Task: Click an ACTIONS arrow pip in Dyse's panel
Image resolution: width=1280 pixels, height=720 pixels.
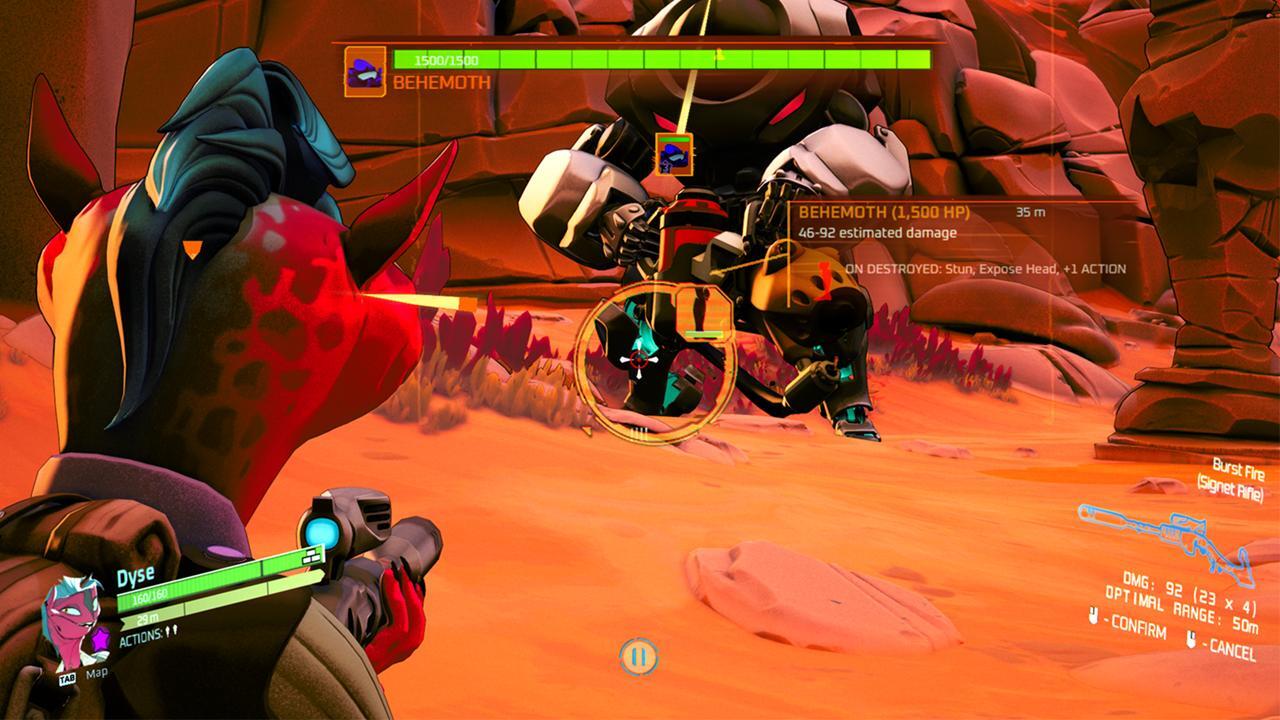Action: (170, 631)
